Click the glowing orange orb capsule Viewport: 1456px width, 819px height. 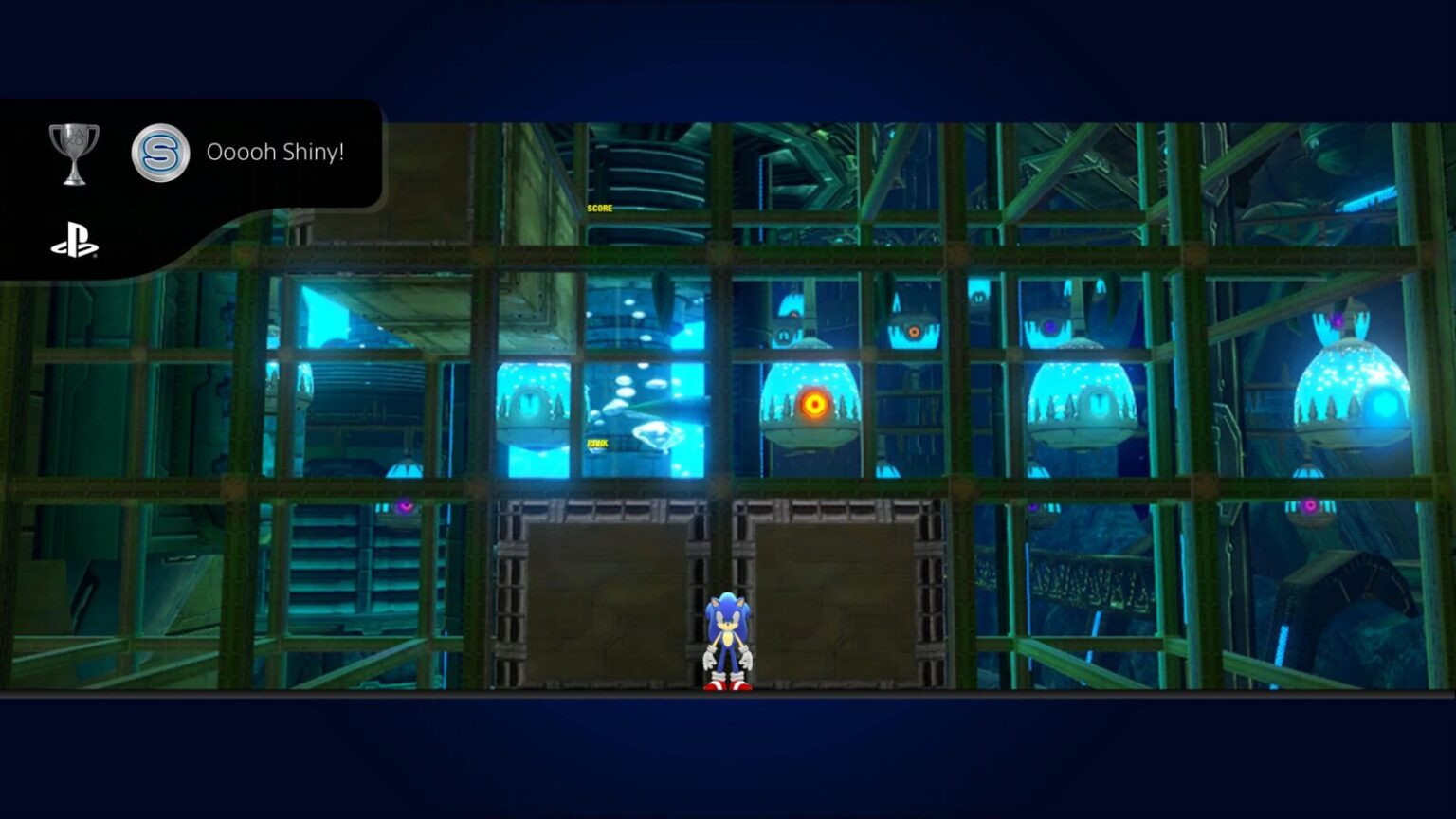(813, 403)
